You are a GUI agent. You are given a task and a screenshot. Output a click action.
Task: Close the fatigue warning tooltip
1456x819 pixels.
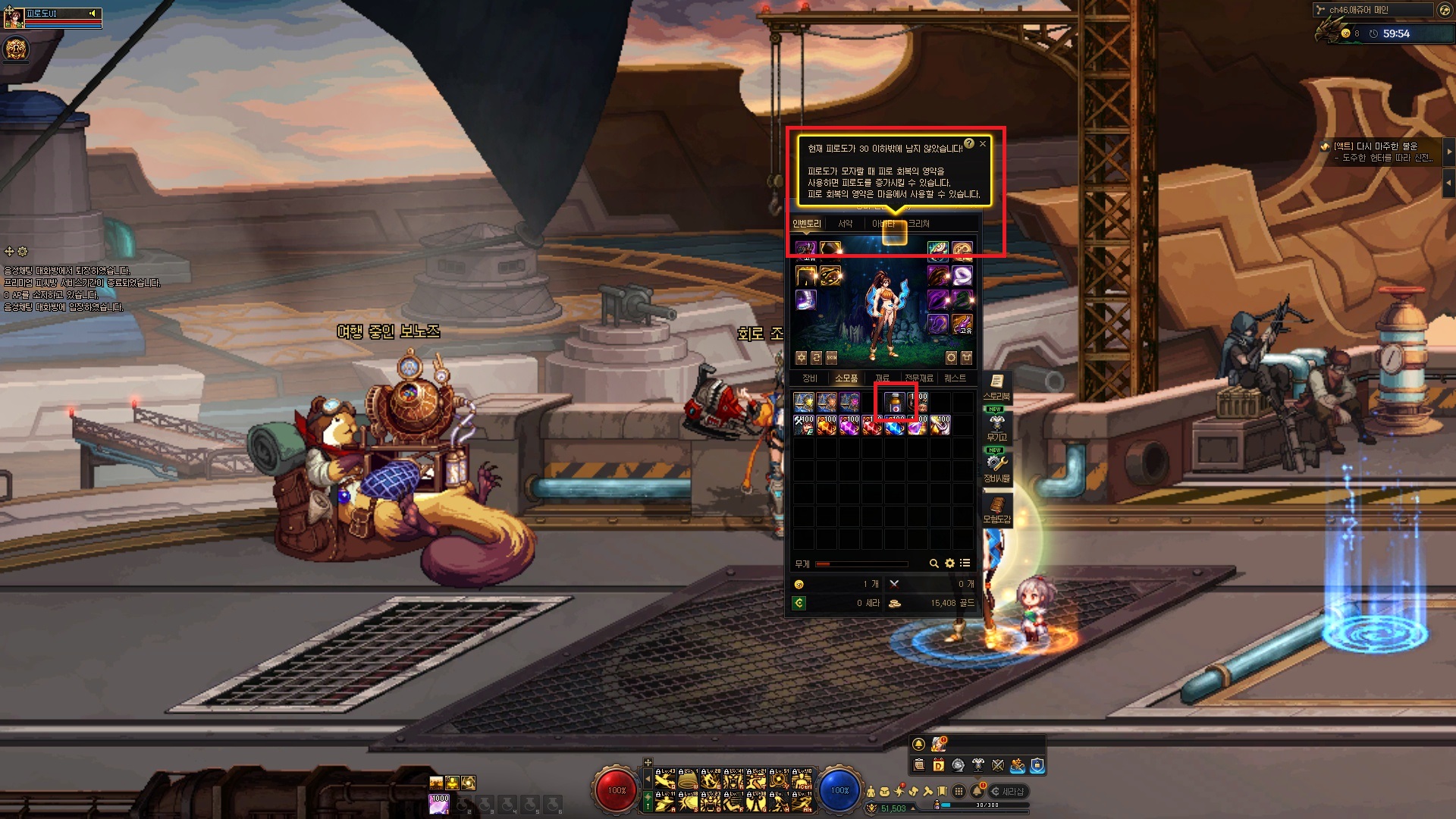pyautogui.click(x=983, y=143)
